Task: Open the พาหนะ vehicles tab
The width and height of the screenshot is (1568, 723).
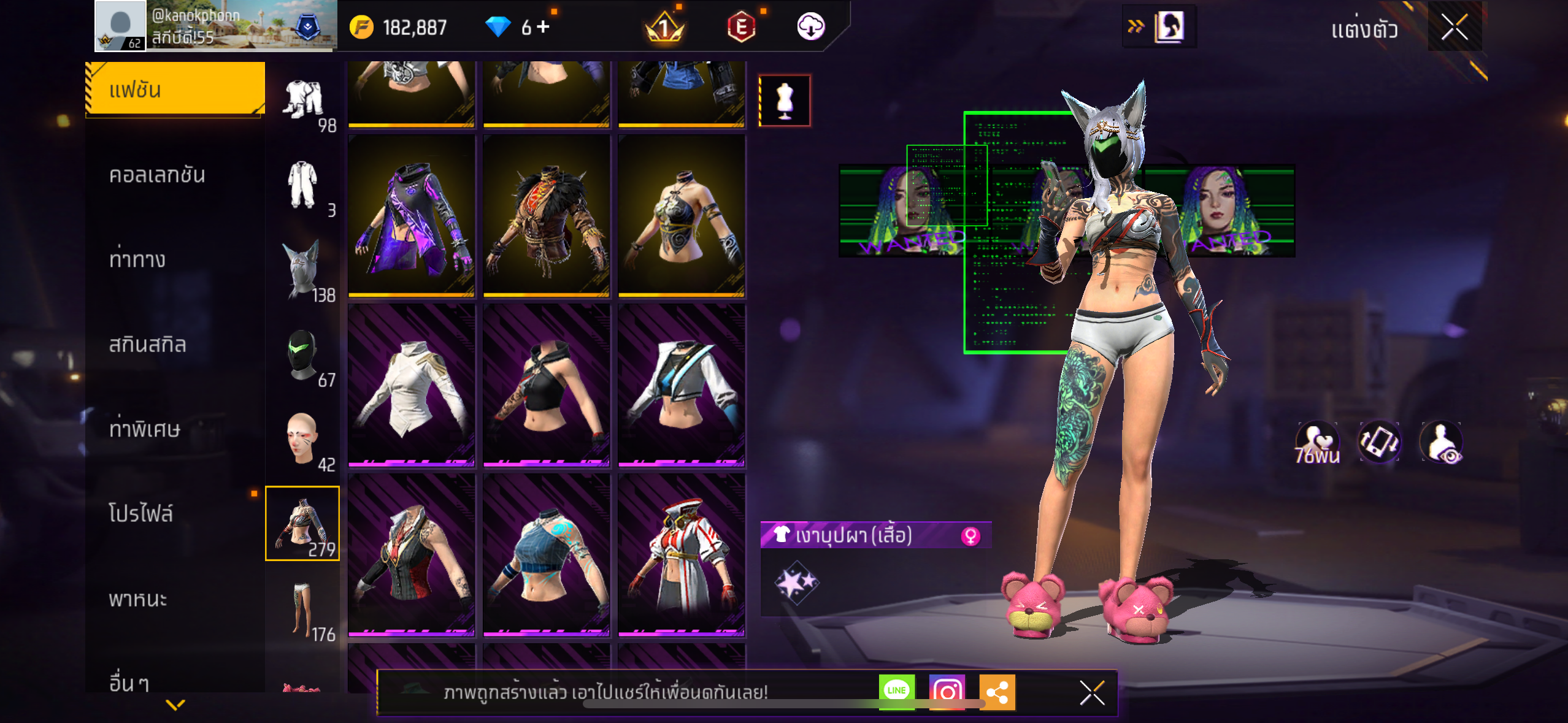Action: (138, 599)
